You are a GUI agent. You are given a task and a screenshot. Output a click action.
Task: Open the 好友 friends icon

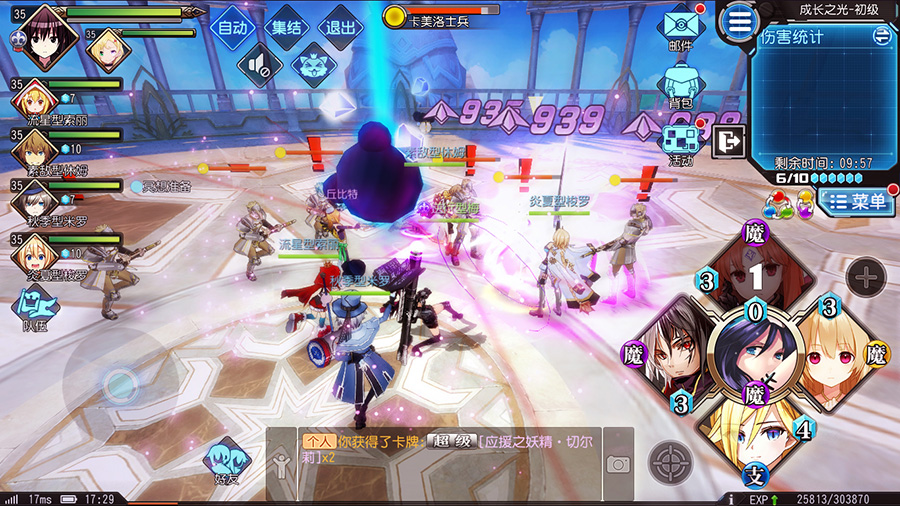pyautogui.click(x=225, y=463)
